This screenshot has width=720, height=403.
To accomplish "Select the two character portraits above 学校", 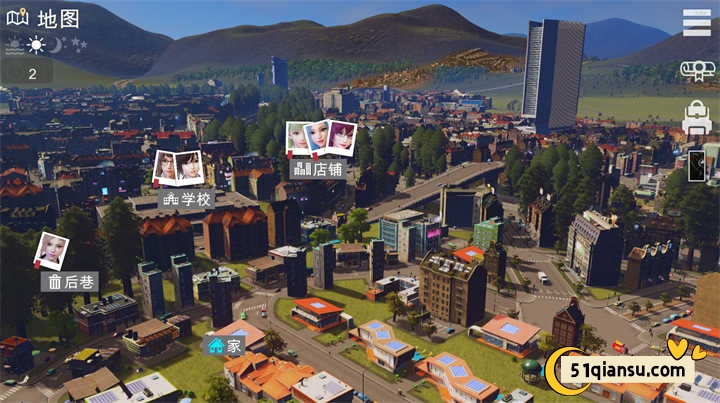I will pos(178,166).
